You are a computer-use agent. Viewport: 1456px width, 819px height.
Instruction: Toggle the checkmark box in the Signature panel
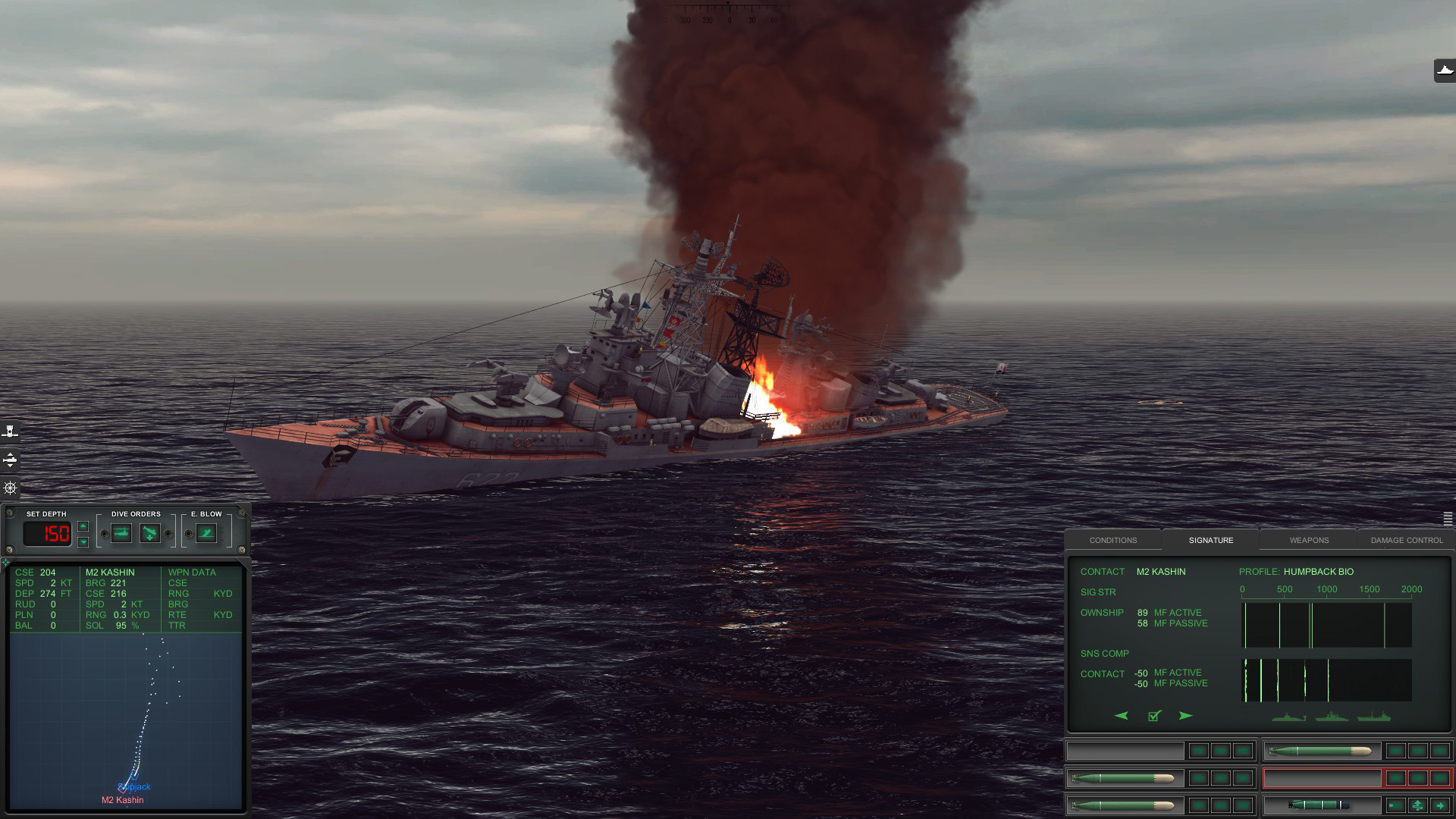1153,717
